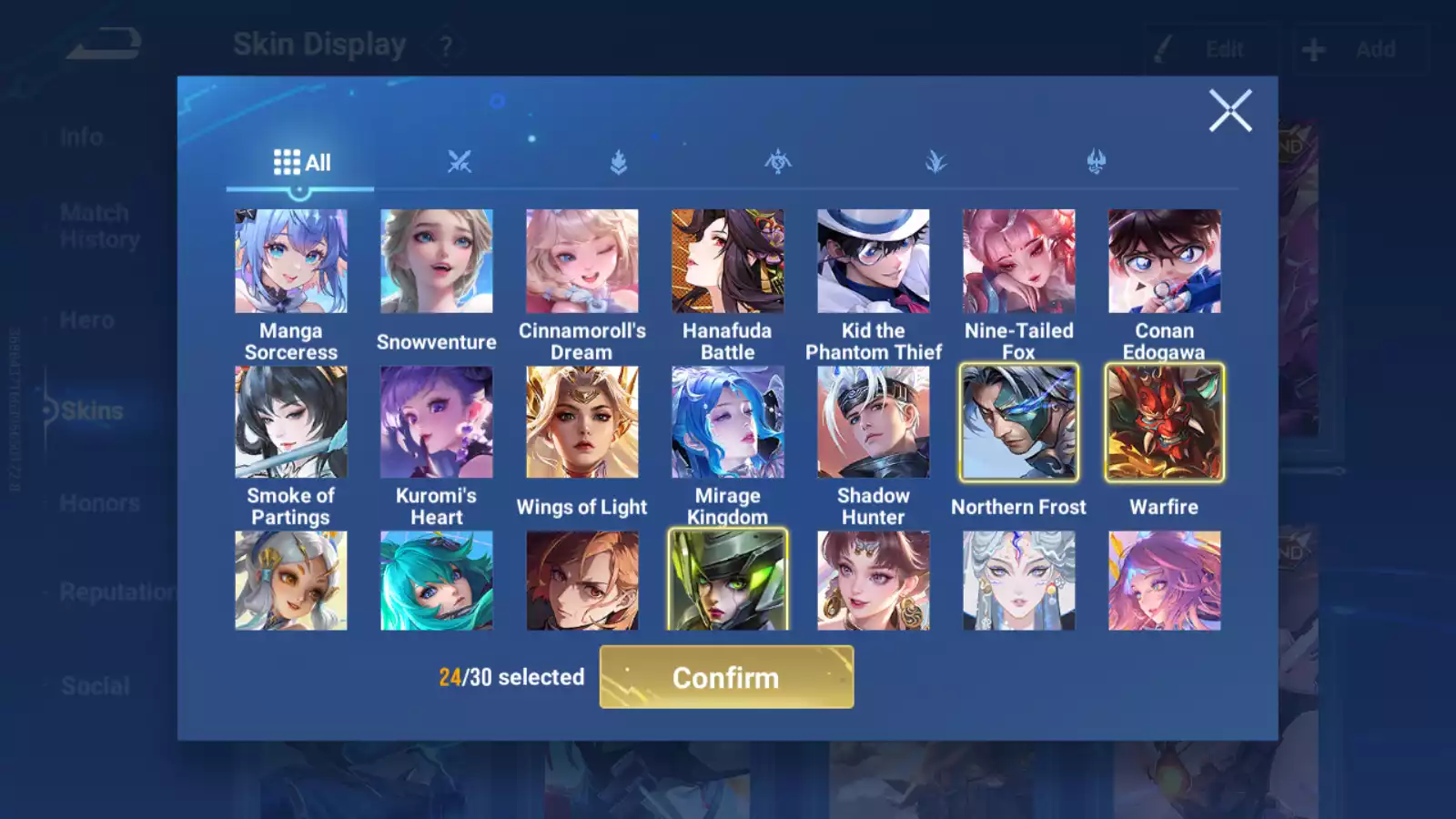
Task: Switch to the All tab
Action: point(301,162)
